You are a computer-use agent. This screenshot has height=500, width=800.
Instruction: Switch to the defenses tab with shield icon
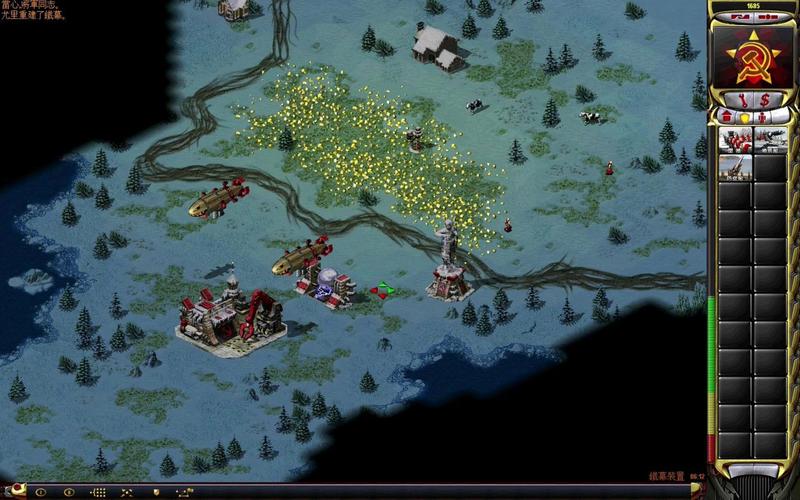point(745,118)
